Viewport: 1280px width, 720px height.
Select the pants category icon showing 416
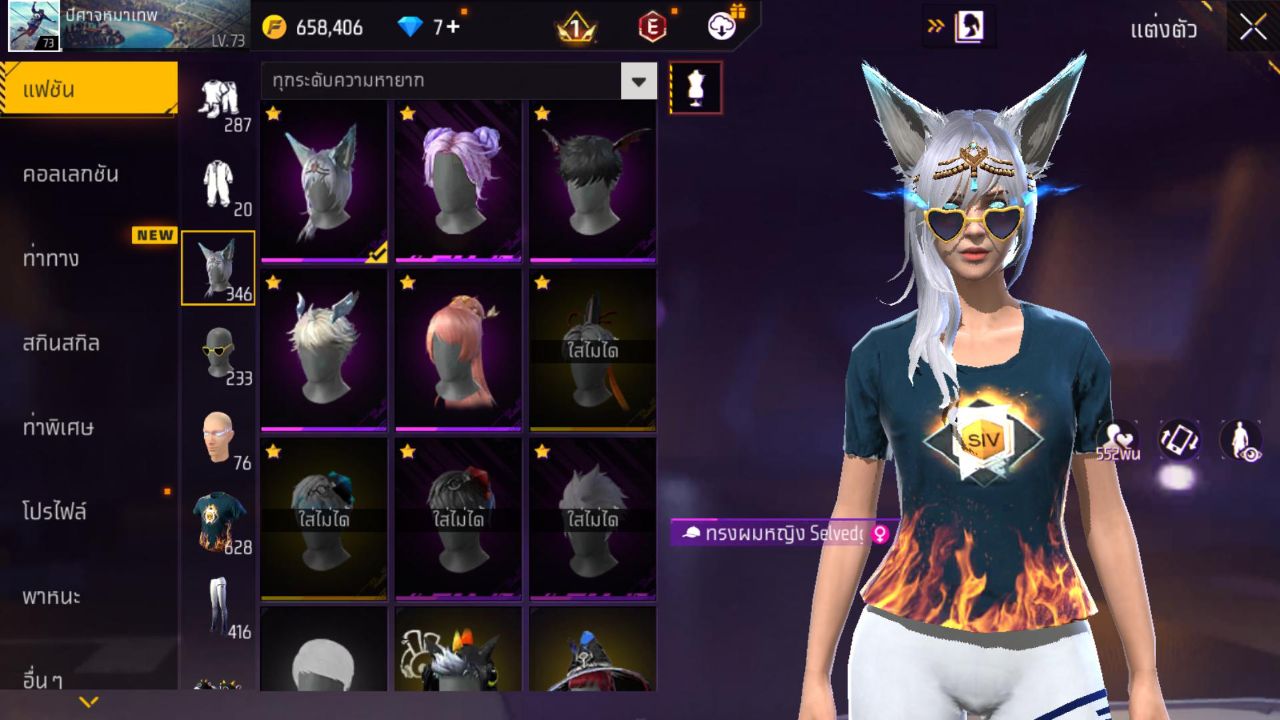[219, 602]
